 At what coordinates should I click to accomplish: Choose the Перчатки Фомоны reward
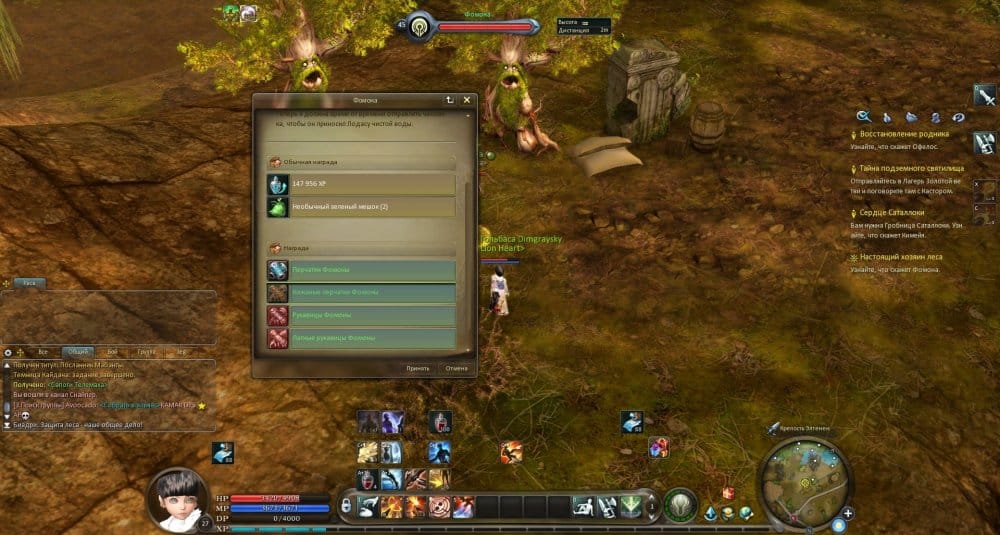361,270
